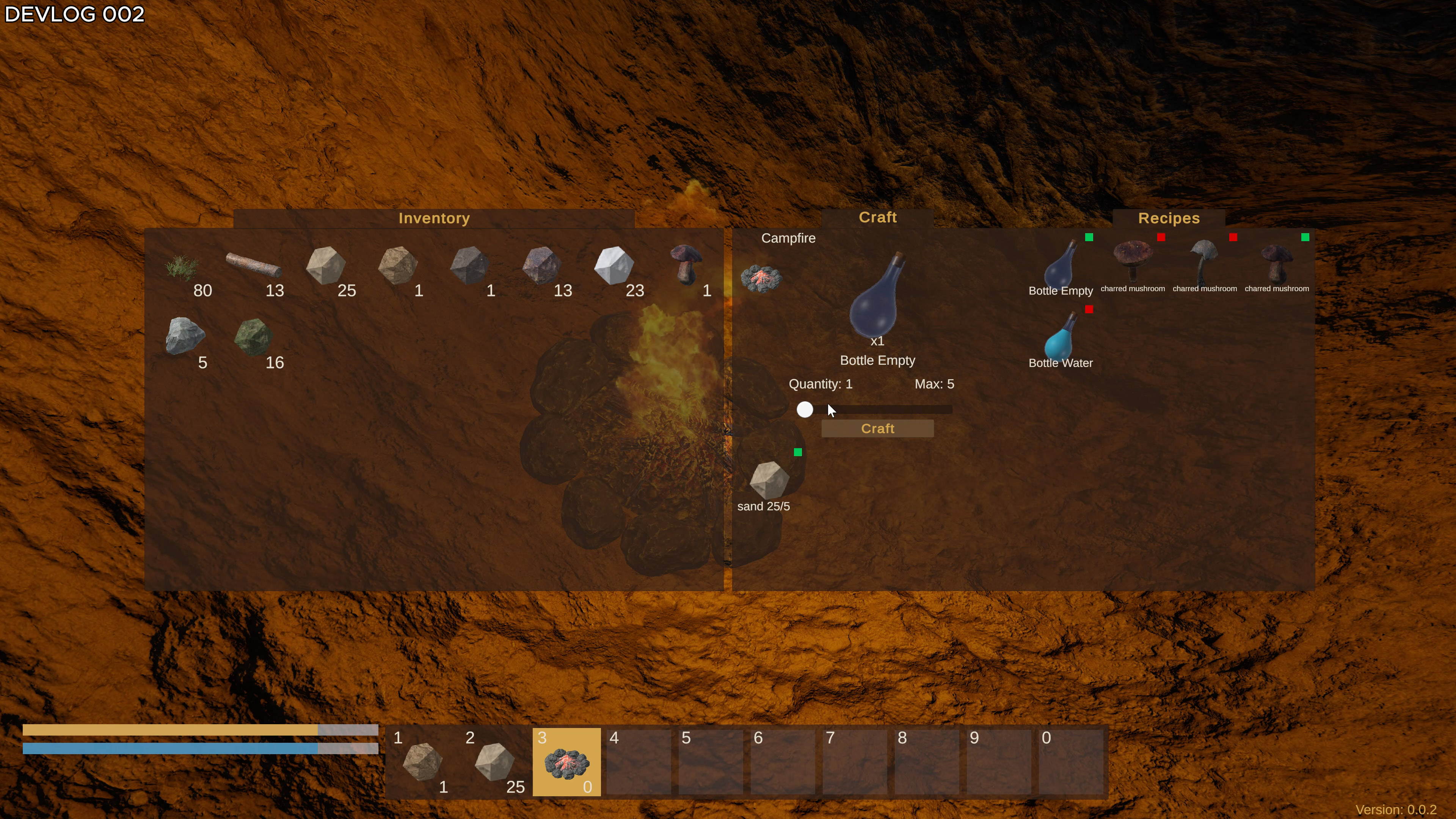Pick the wood log stack in inventory
The image size is (1456, 819).
(254, 266)
